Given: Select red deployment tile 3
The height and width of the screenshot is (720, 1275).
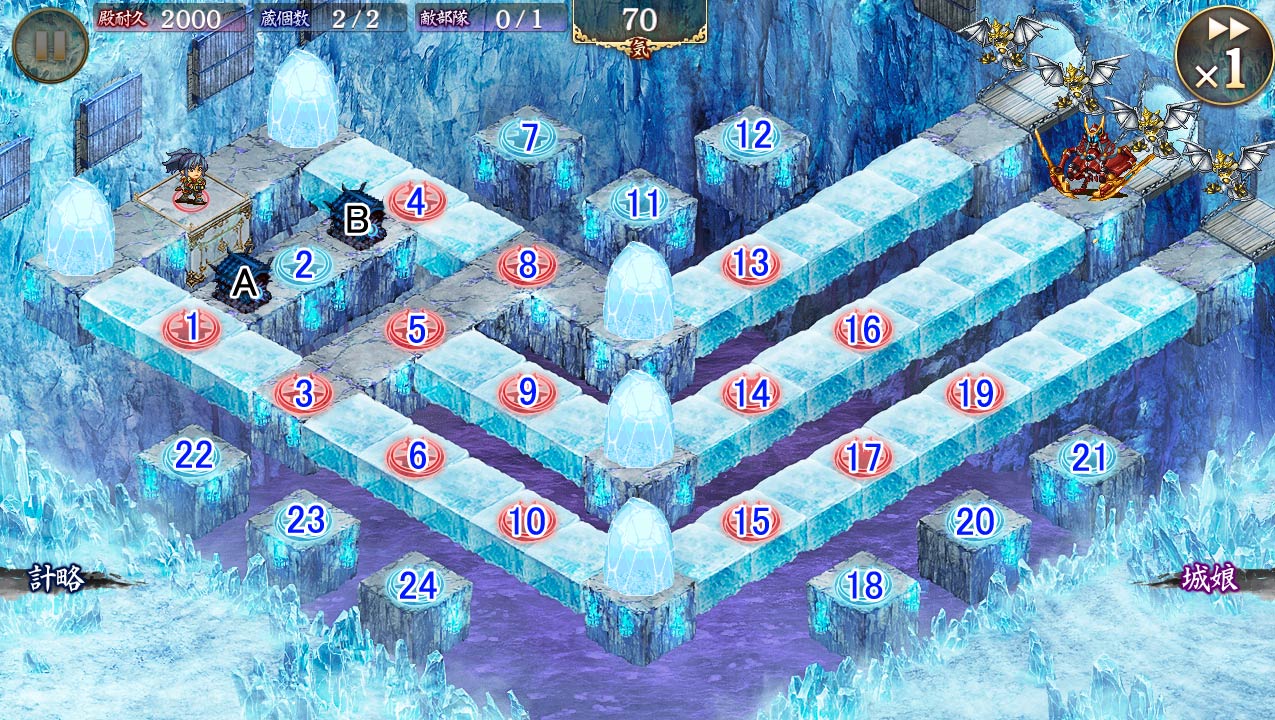Looking at the screenshot, I should (x=303, y=393).
